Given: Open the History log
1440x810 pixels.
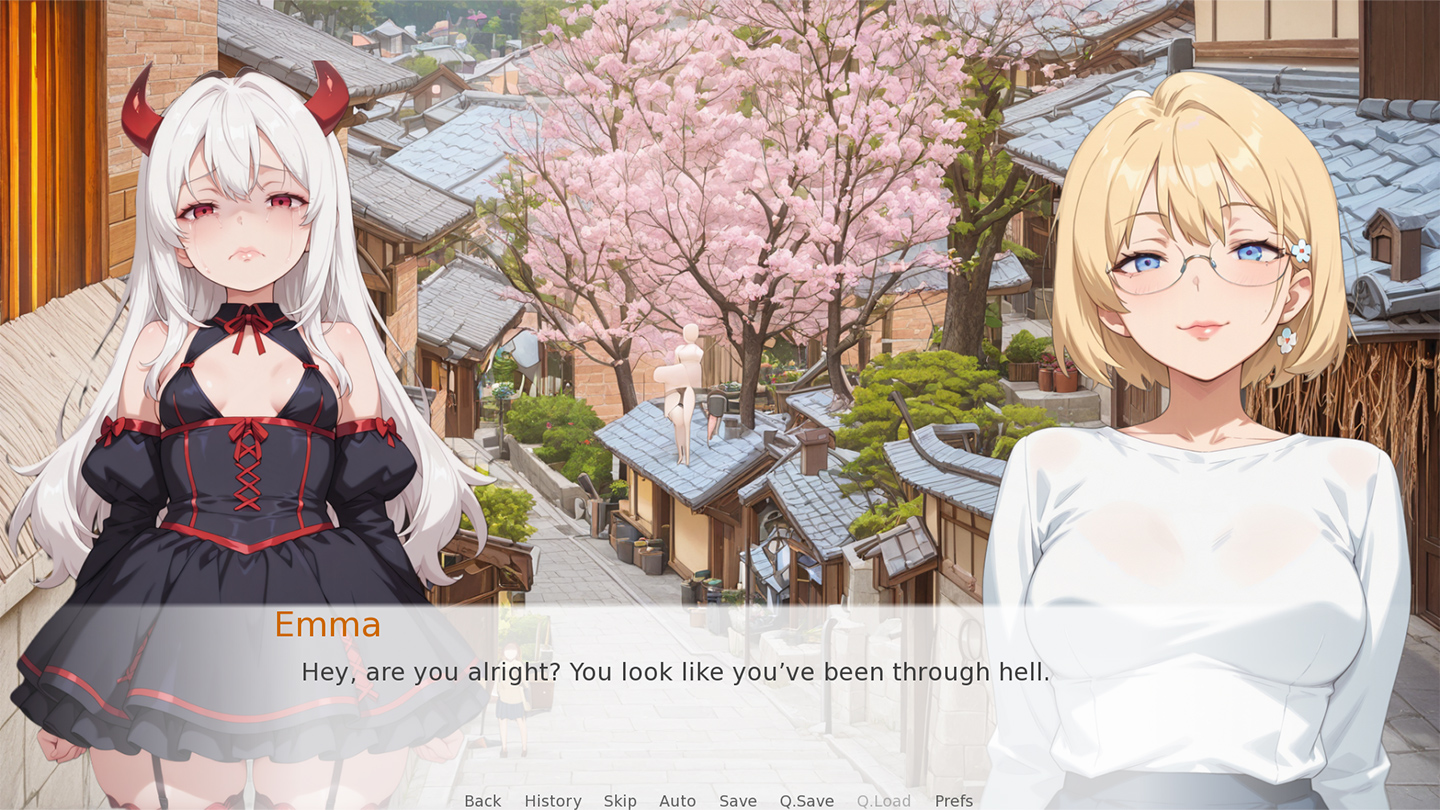Looking at the screenshot, I should (553, 800).
